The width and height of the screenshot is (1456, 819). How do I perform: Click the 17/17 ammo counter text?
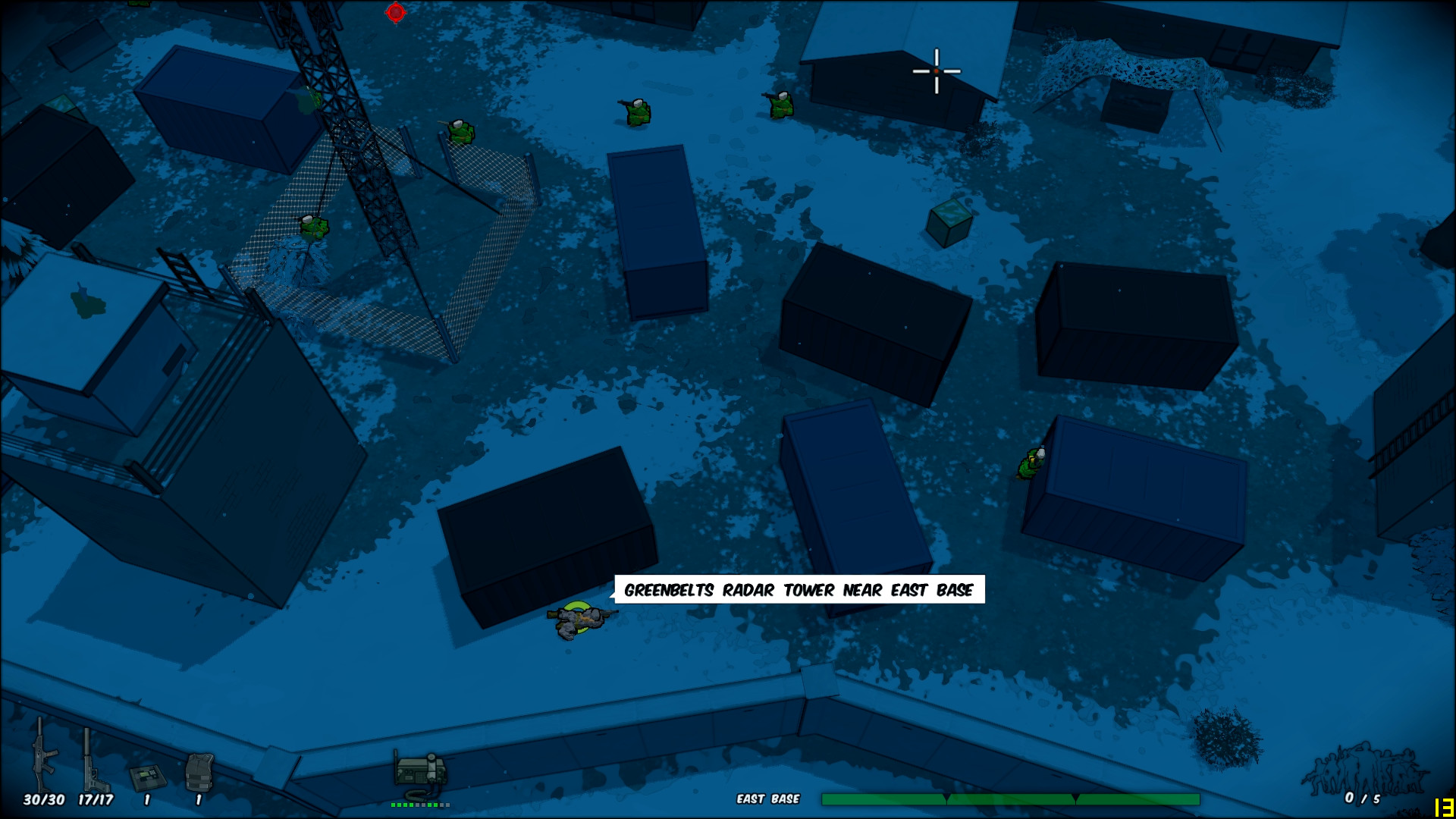point(94,799)
